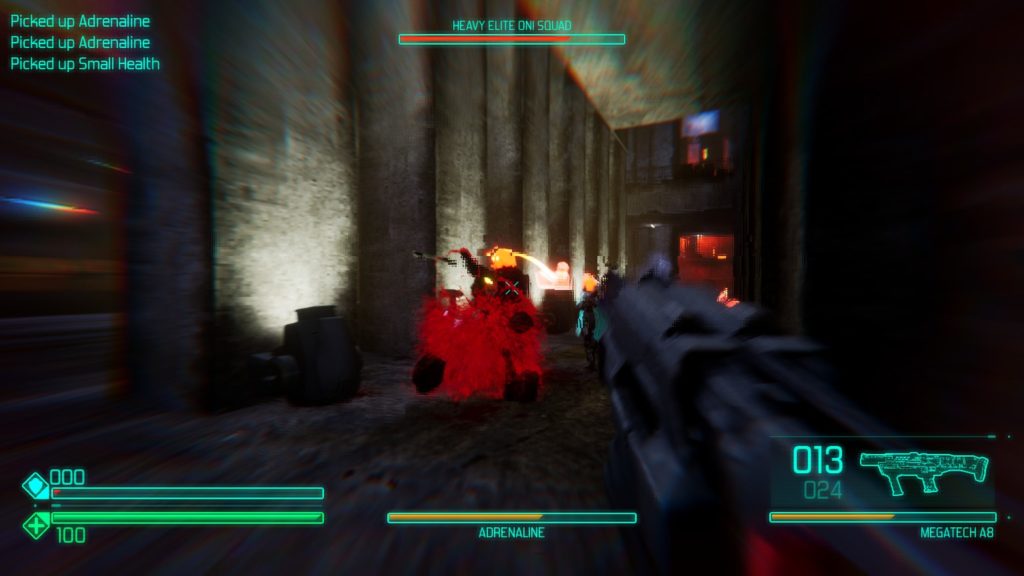Click the cyan armor diamond icon
Screen dimensions: 1024x576
[x=36, y=487]
